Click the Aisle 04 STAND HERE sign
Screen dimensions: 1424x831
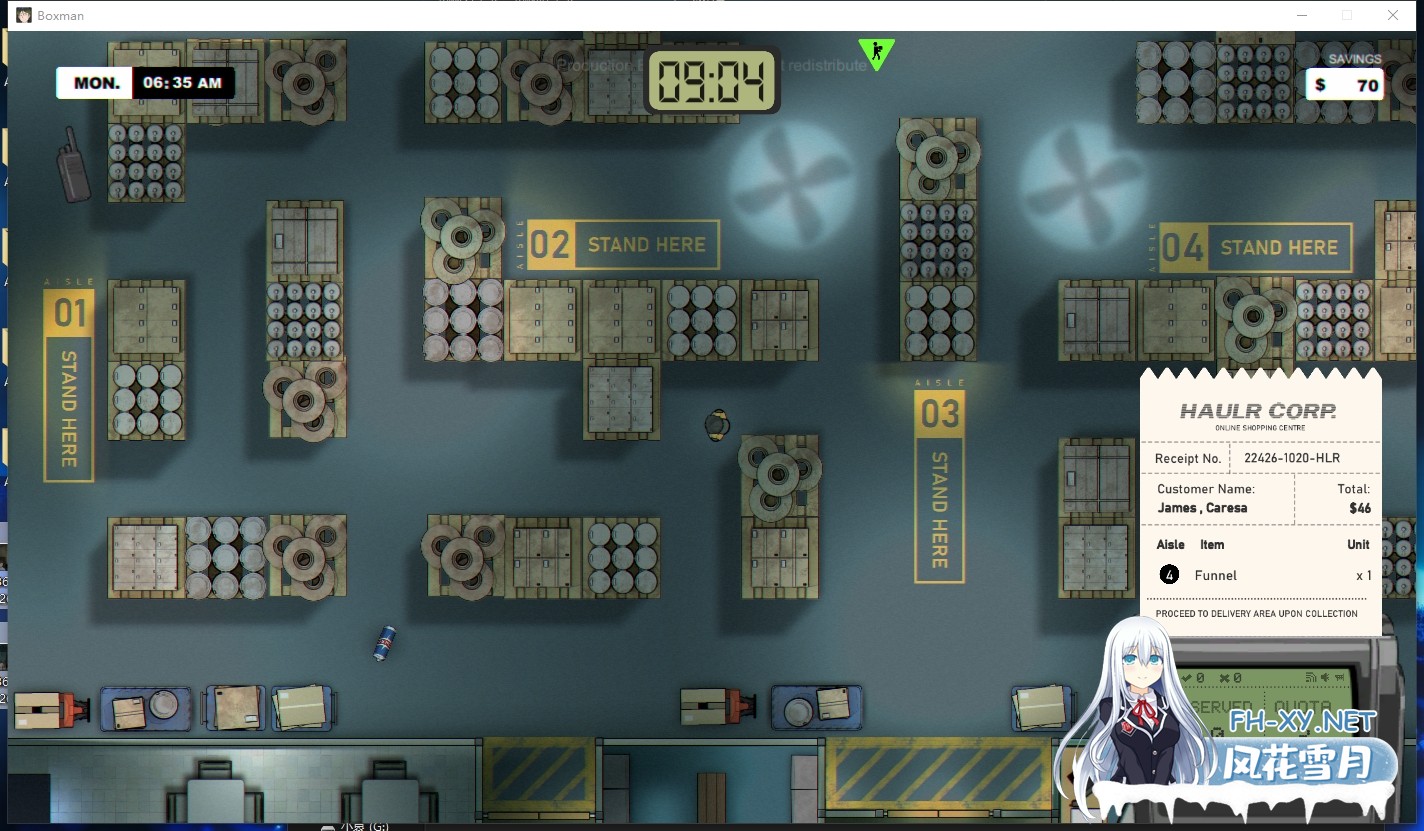pyautogui.click(x=1258, y=247)
